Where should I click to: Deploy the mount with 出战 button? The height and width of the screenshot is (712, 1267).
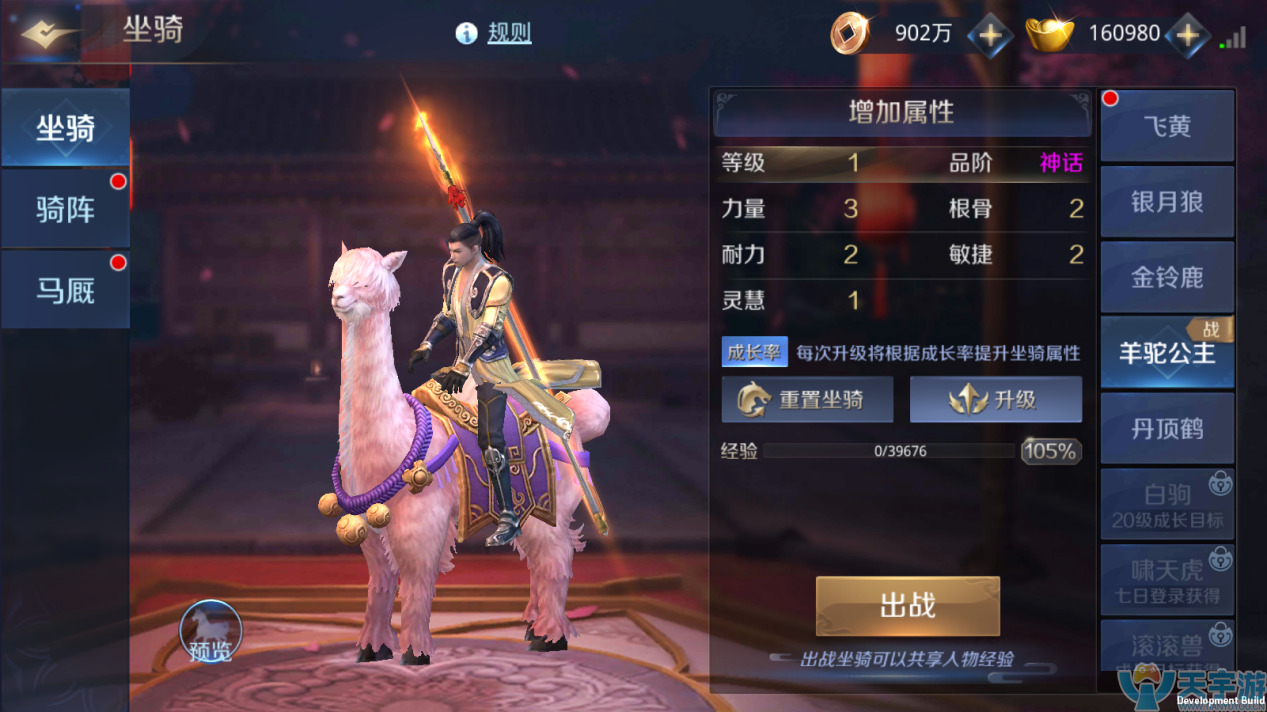(x=907, y=606)
